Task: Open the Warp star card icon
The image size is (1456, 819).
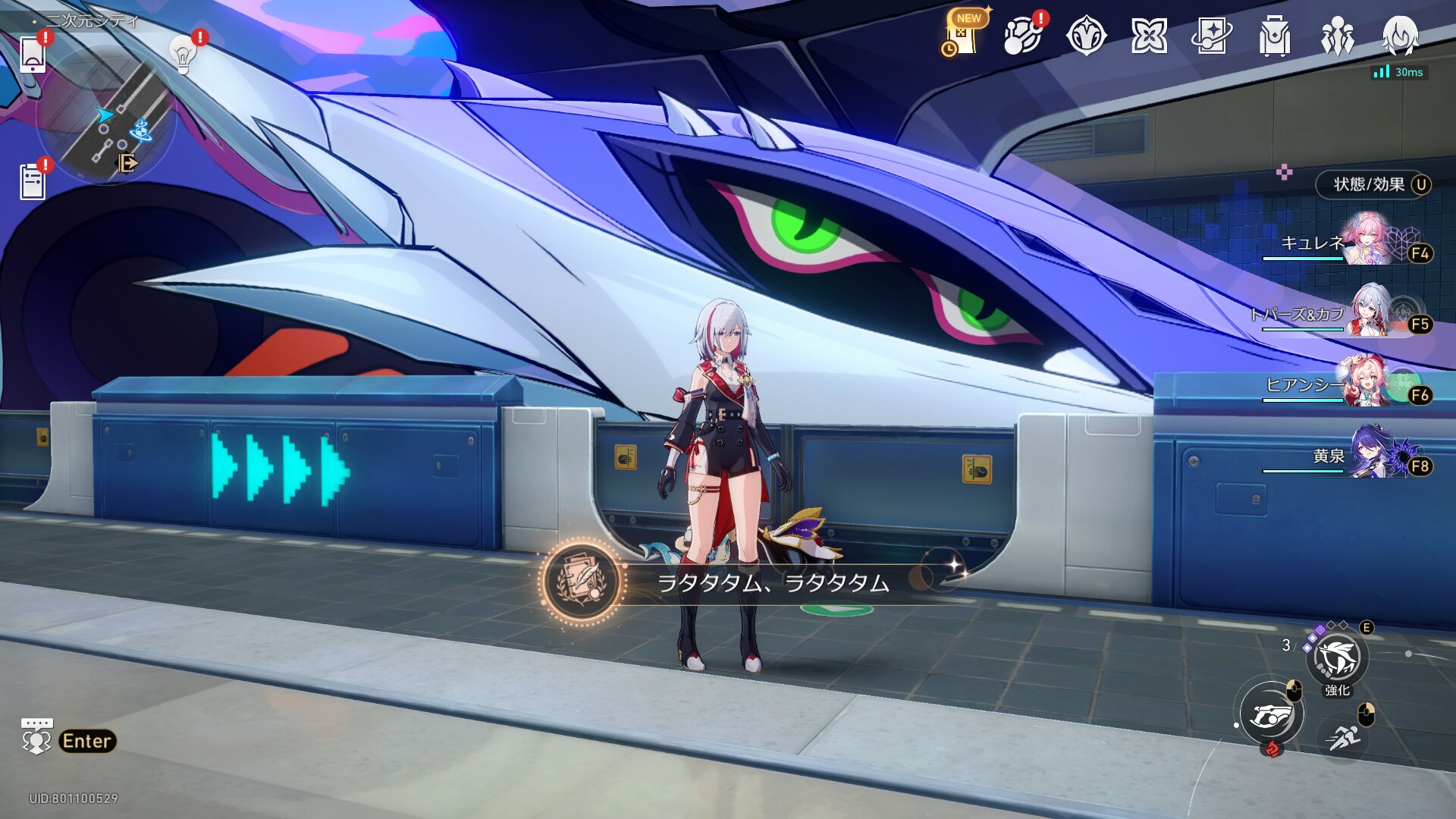Action: point(1211,36)
